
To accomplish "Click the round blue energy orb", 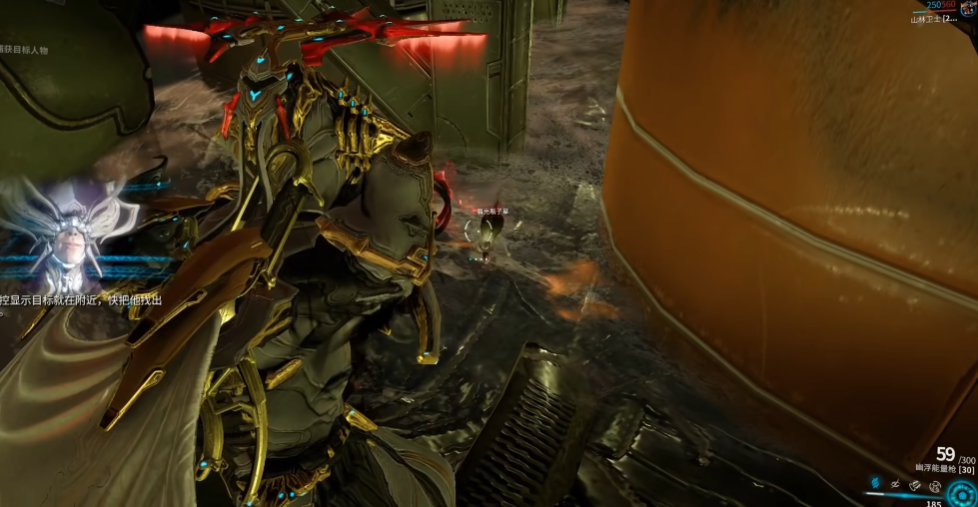I will tap(964, 493).
